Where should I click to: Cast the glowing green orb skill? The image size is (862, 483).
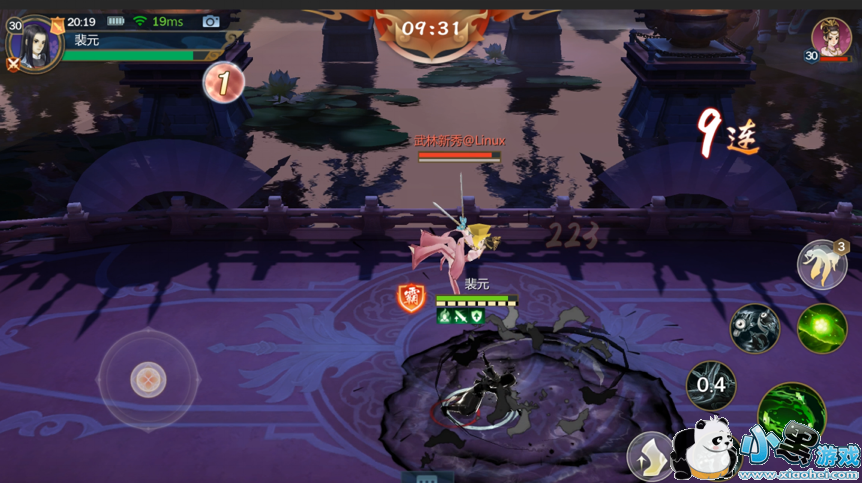coord(822,329)
